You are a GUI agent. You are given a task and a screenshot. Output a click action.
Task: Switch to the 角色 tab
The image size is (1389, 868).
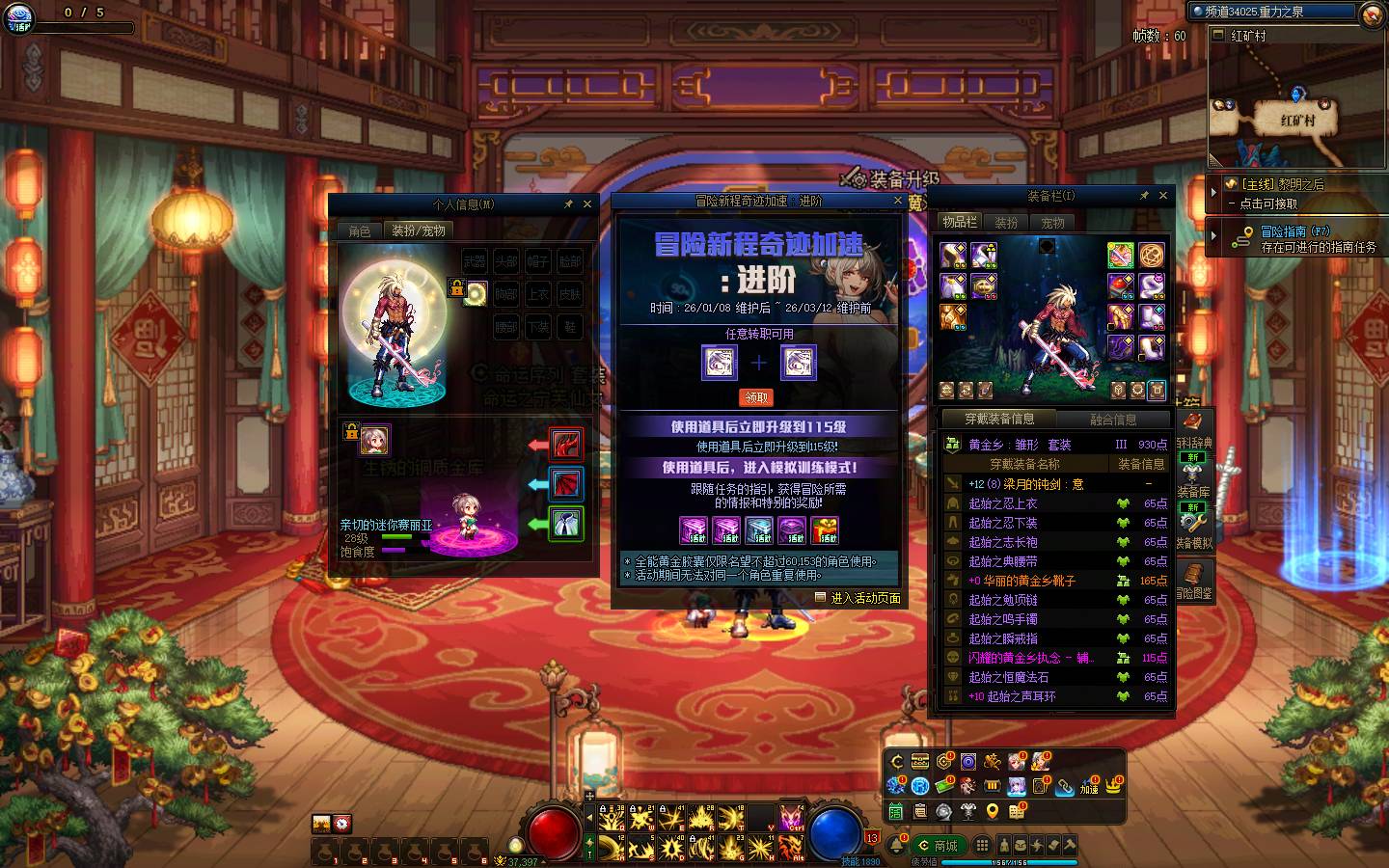click(360, 231)
